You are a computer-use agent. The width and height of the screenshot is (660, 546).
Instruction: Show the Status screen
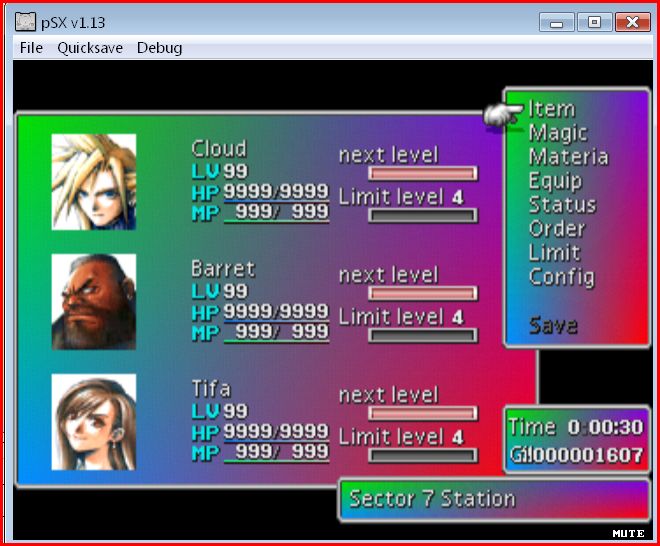(x=561, y=205)
